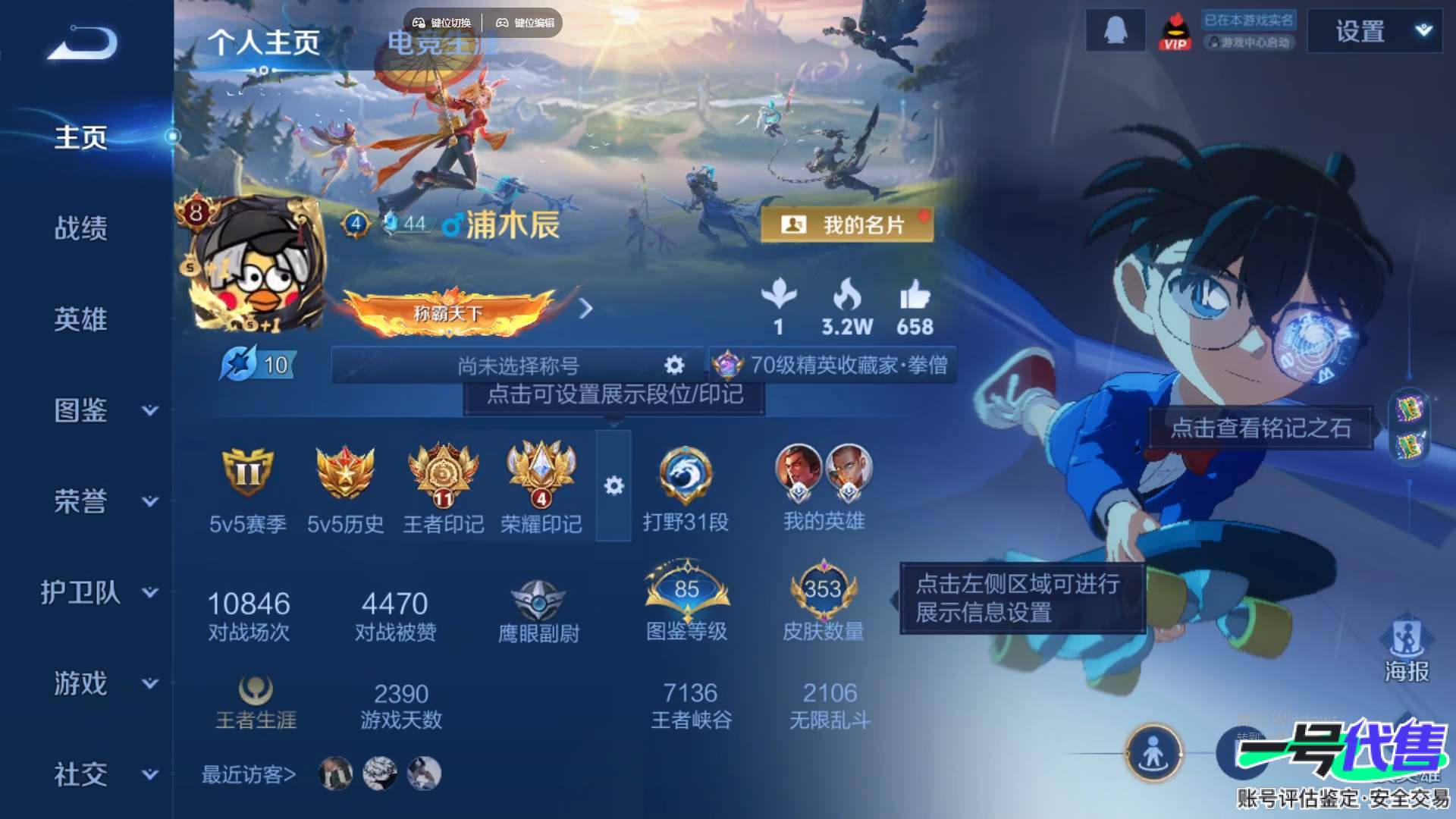Open a recent visitor avatar thumbnail

(x=334, y=773)
